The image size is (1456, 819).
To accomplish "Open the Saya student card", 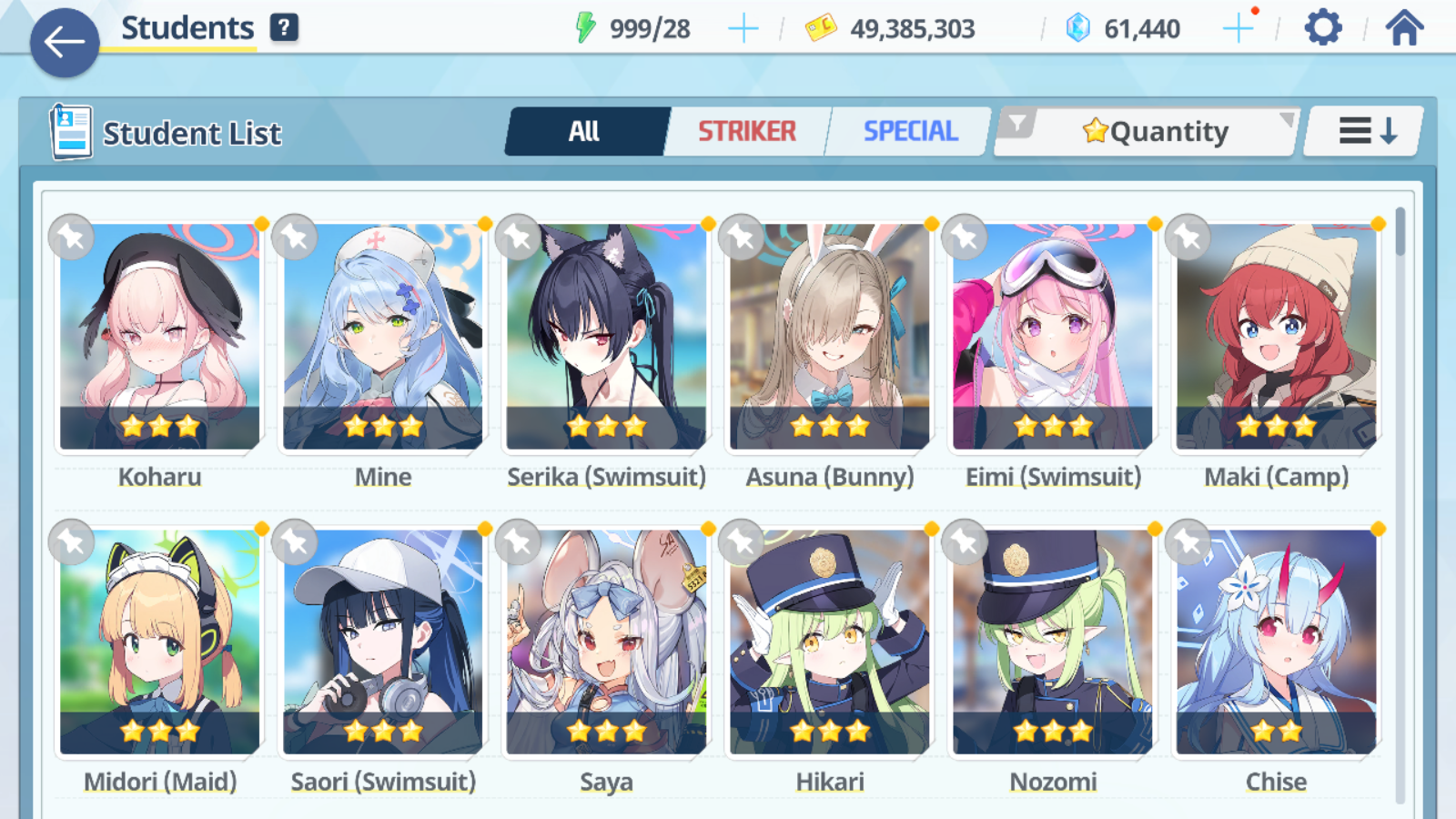I will (x=606, y=642).
